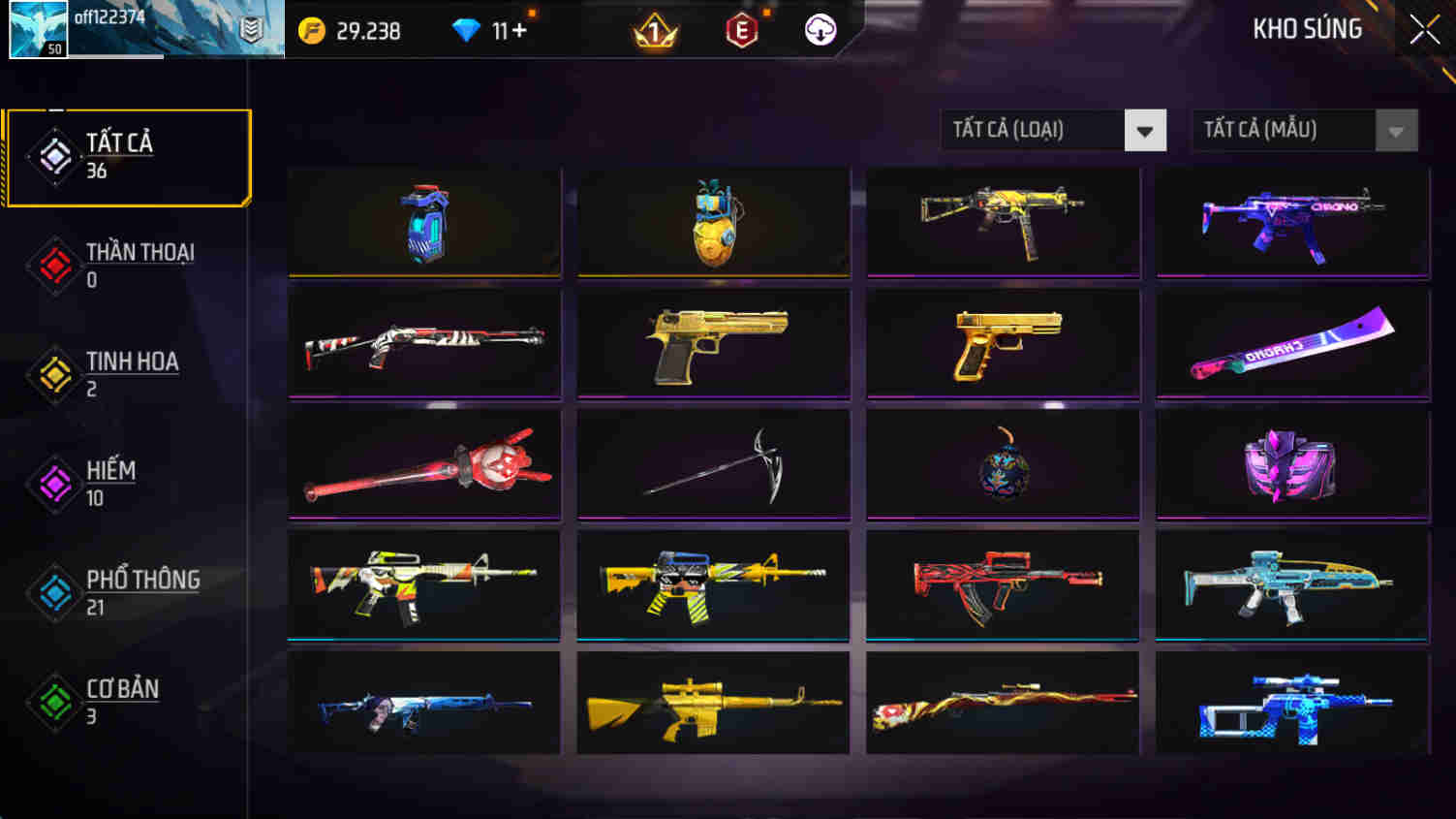
Task: Select the purple HIẾM rarity diamond icon
Action: tap(55, 484)
